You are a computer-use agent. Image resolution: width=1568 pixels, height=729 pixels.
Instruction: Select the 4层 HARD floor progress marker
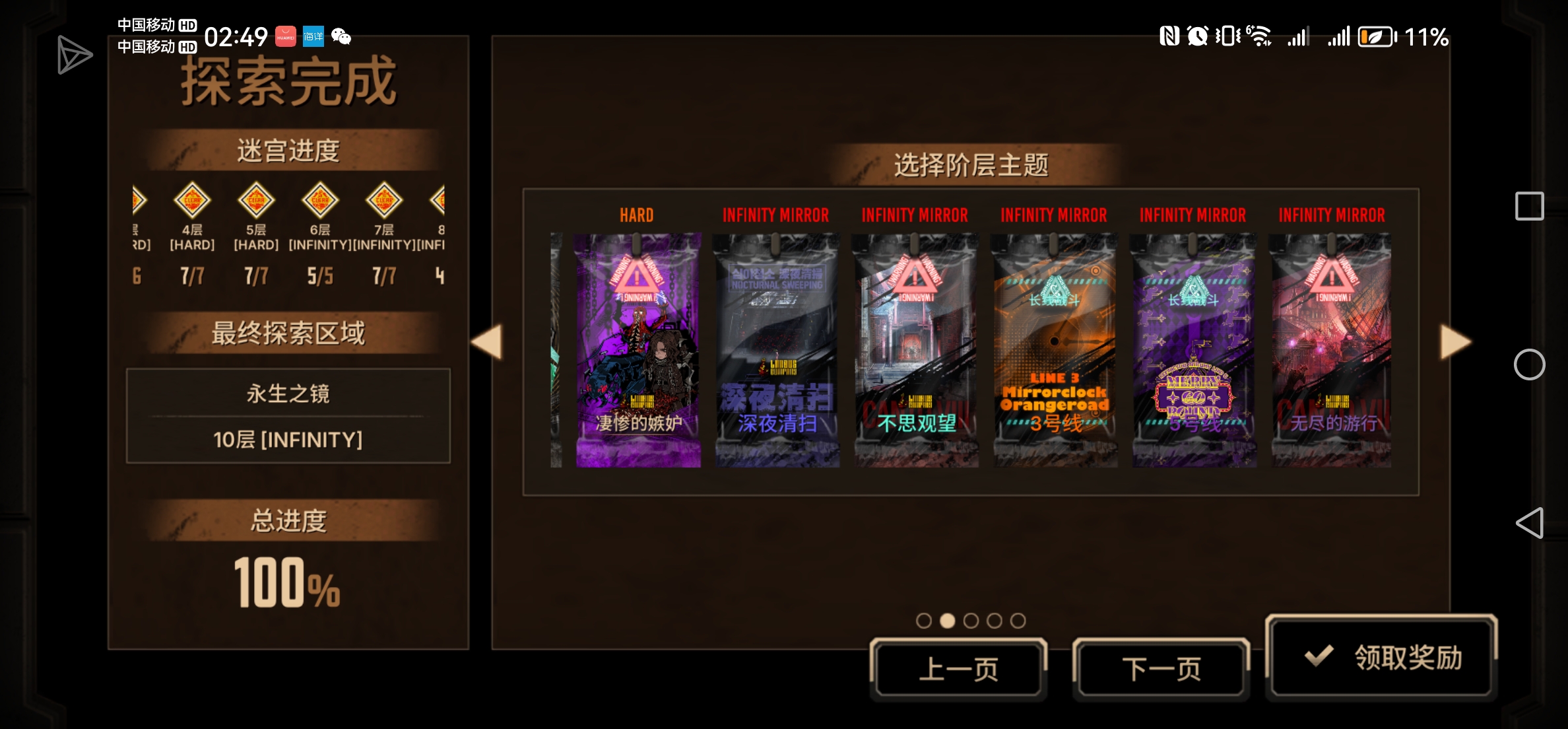pos(192,201)
